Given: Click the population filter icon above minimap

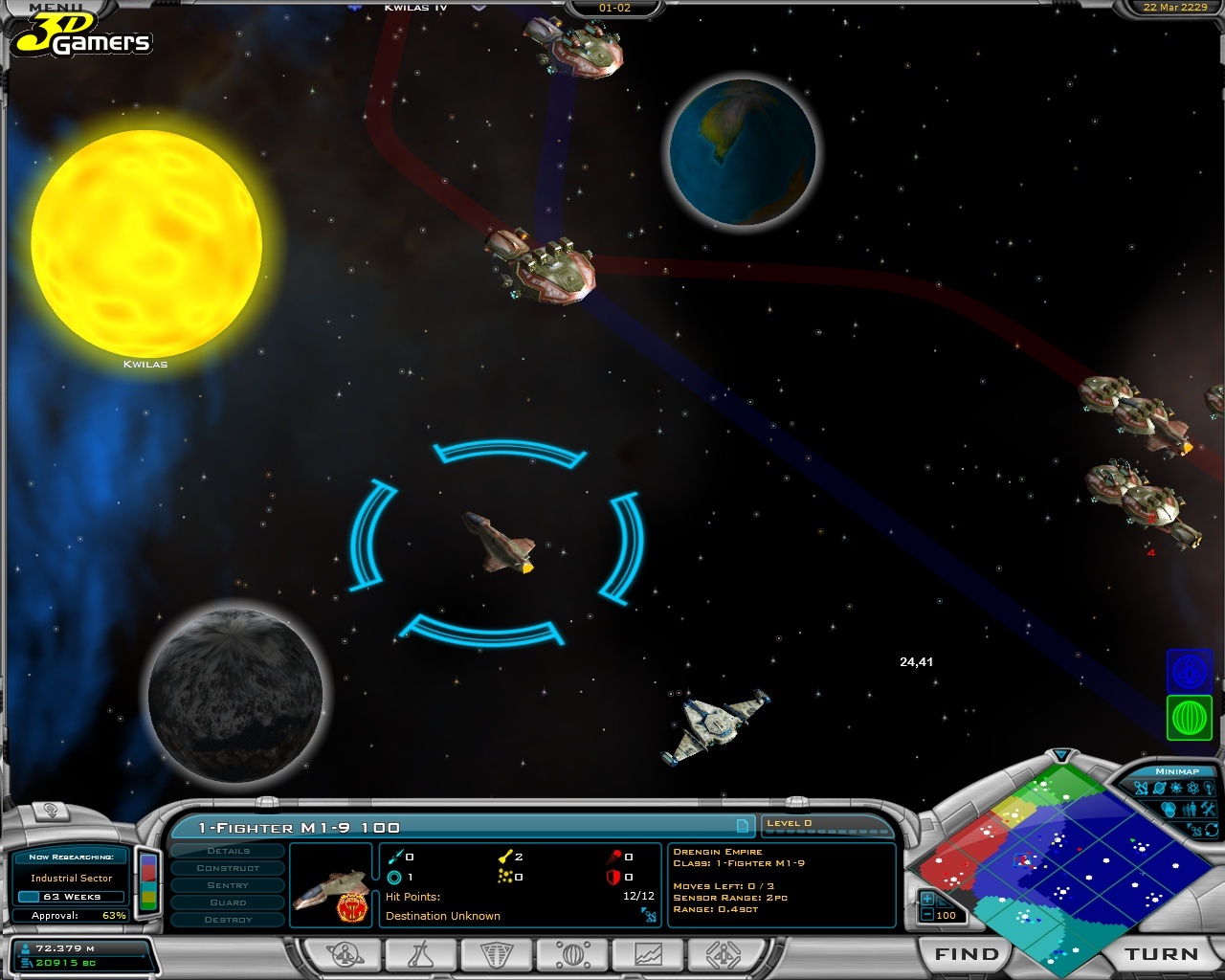Looking at the screenshot, I should (x=1190, y=809).
